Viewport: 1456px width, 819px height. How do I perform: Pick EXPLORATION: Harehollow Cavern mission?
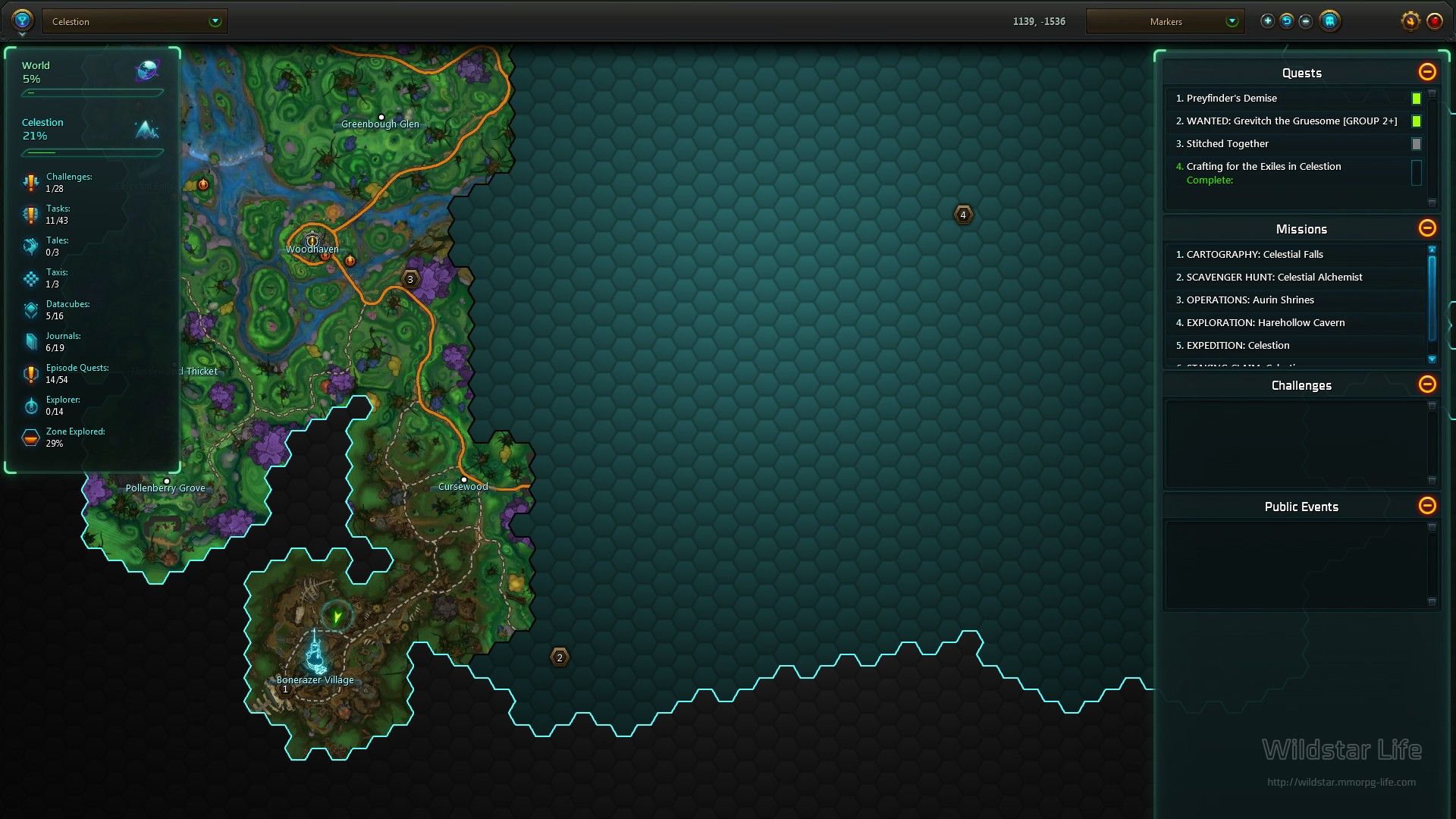click(x=1265, y=322)
